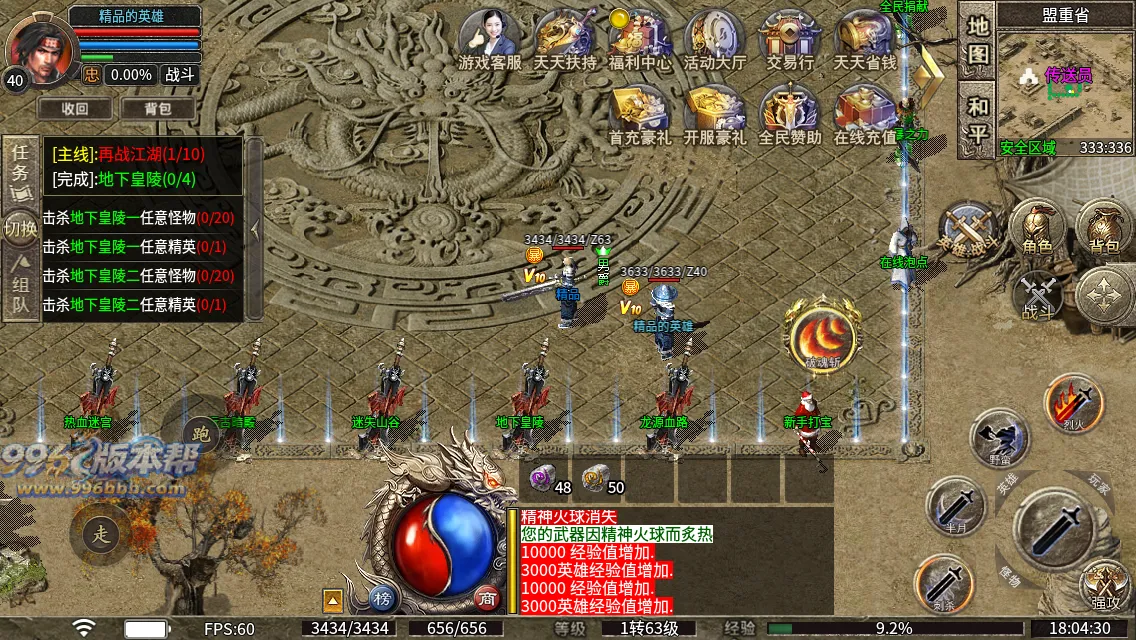Click the 收回 recall hero button
The height and width of the screenshot is (640, 1136).
pos(75,108)
